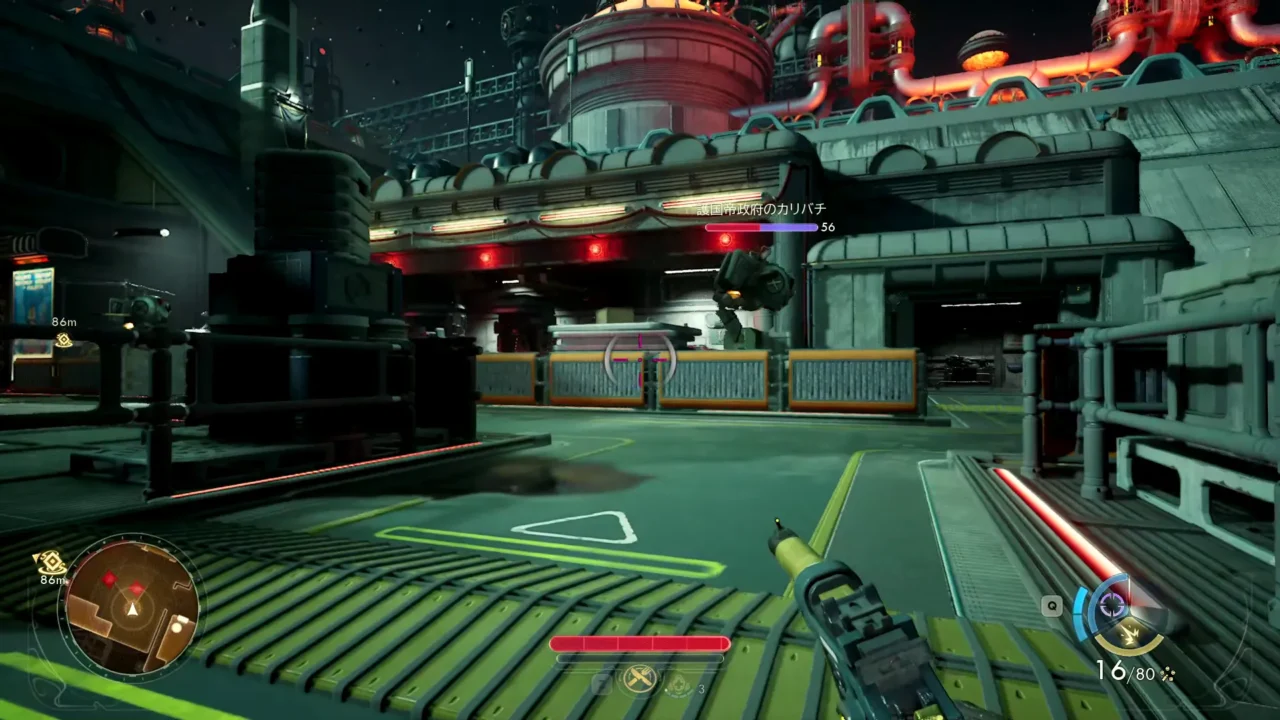
Task: Click the 86m objective waypoint marker
Action: pyautogui.click(x=63, y=340)
